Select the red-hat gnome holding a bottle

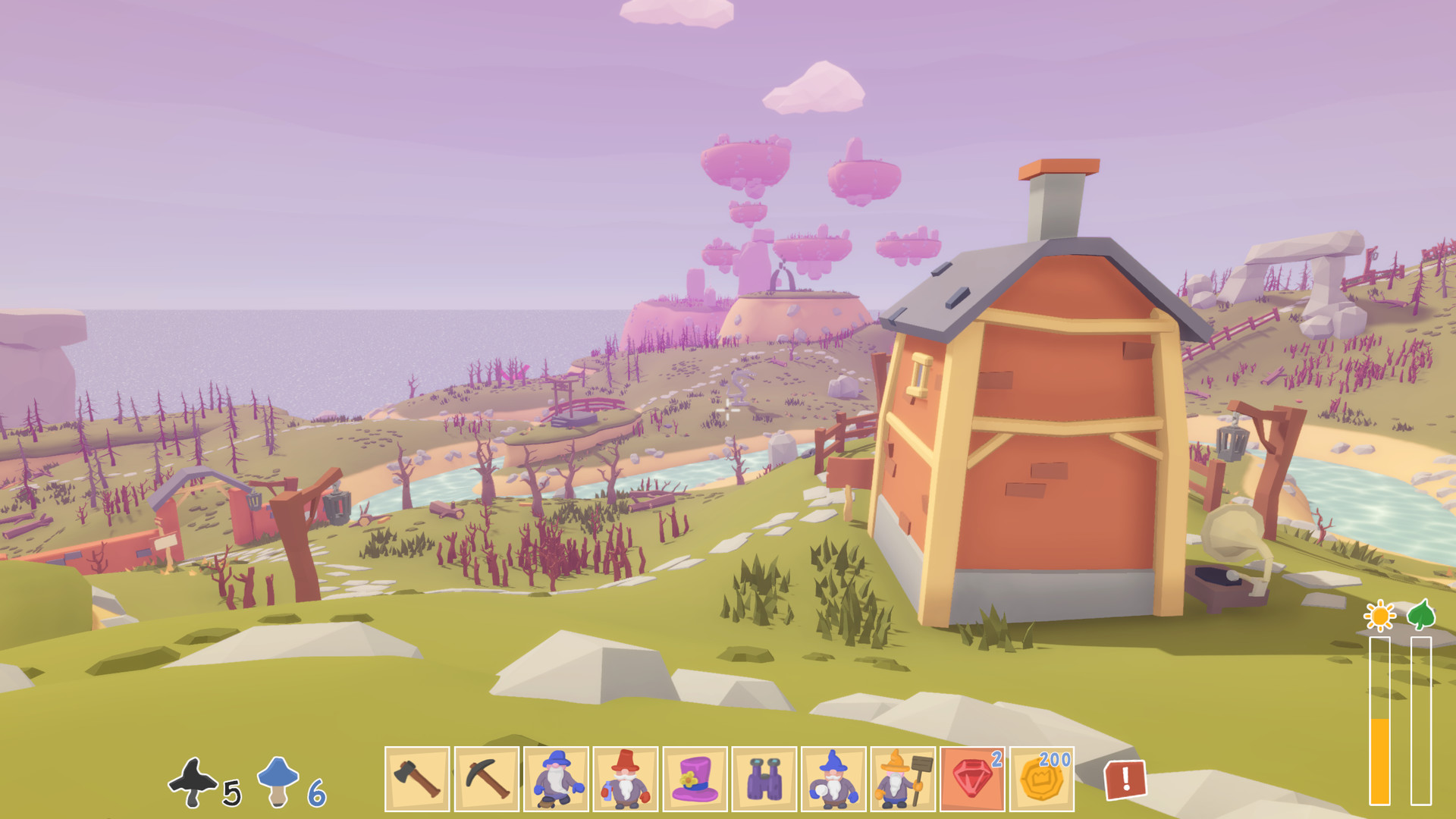click(626, 779)
